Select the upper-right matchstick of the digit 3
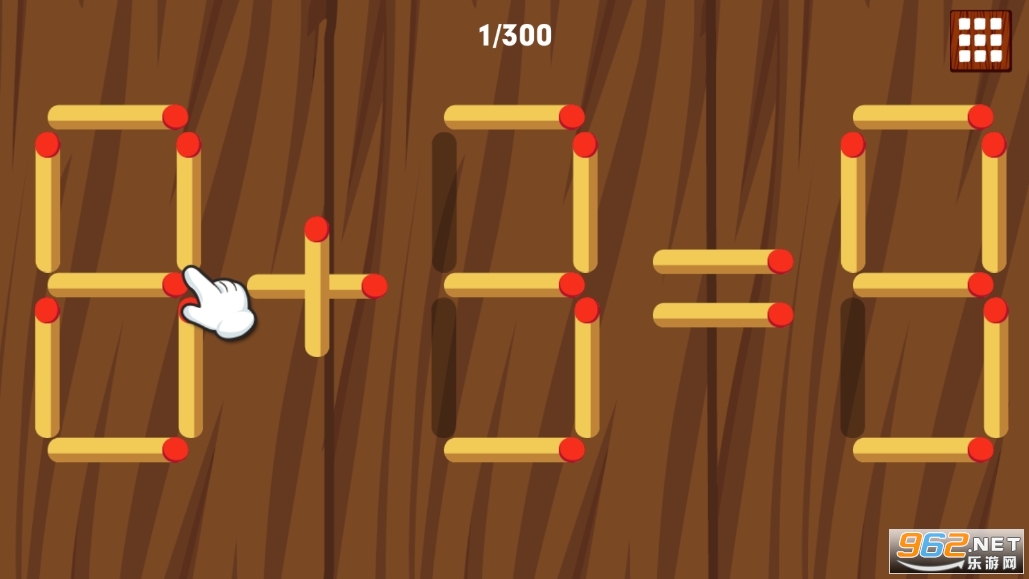Viewport: 1029px width, 579px height. pos(585,203)
